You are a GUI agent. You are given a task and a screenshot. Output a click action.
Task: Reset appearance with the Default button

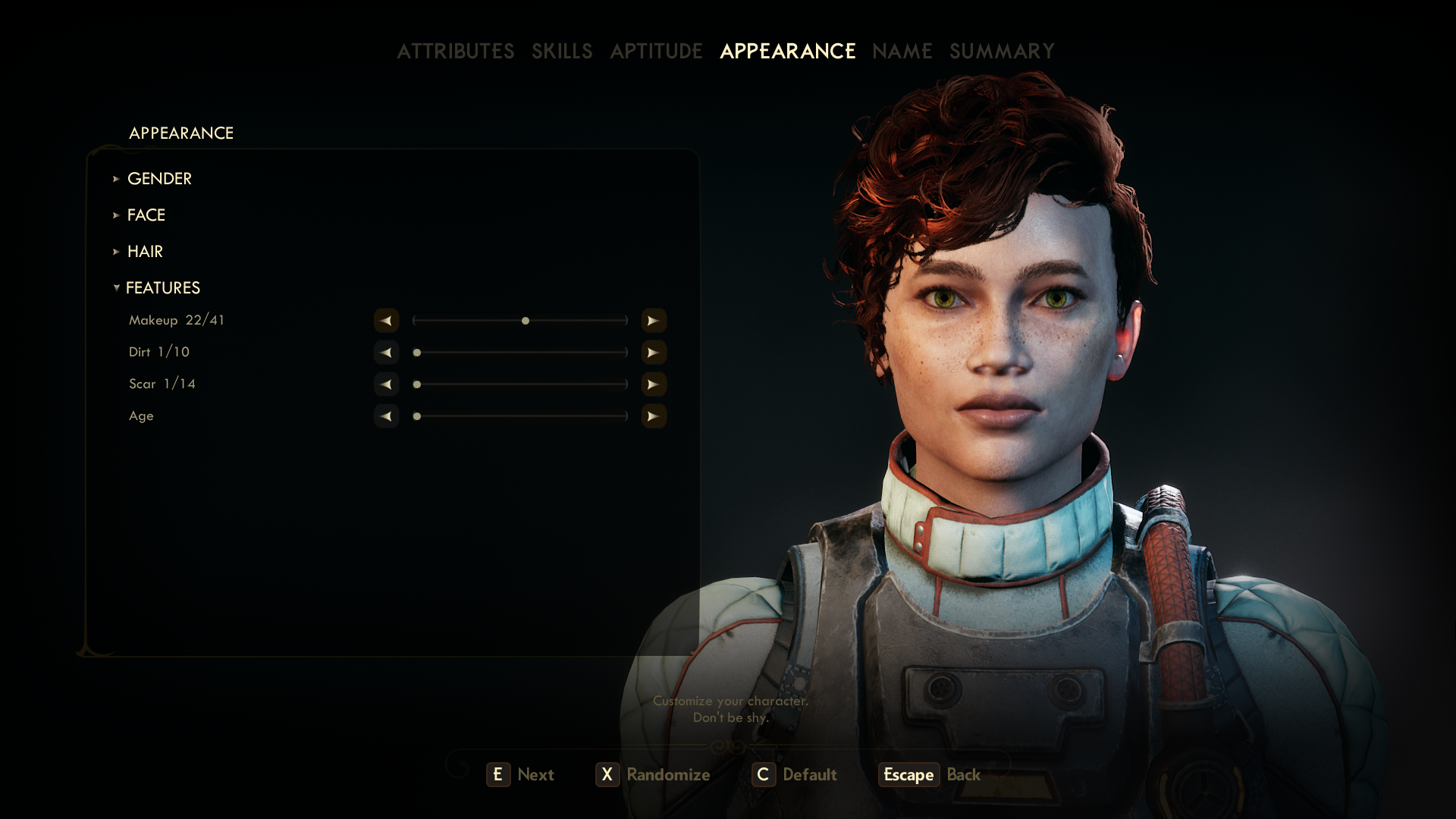[795, 774]
